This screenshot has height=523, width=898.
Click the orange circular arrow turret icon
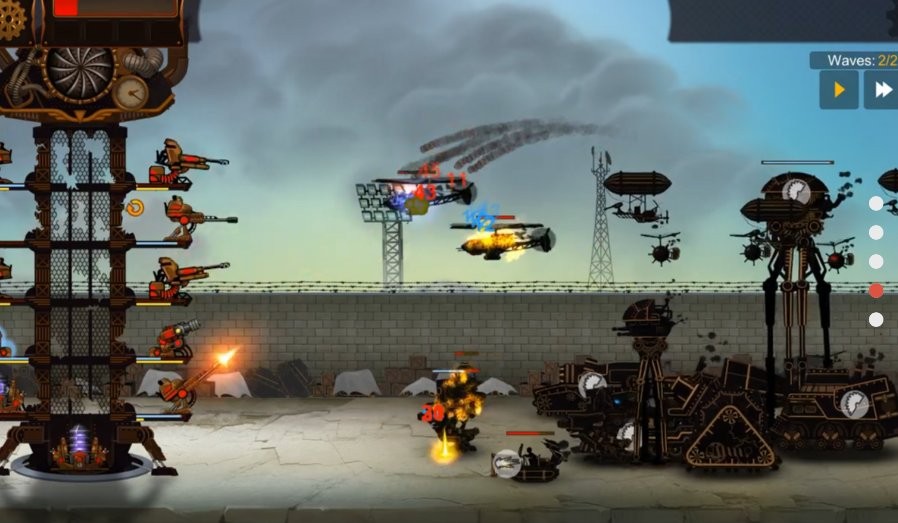coord(135,208)
